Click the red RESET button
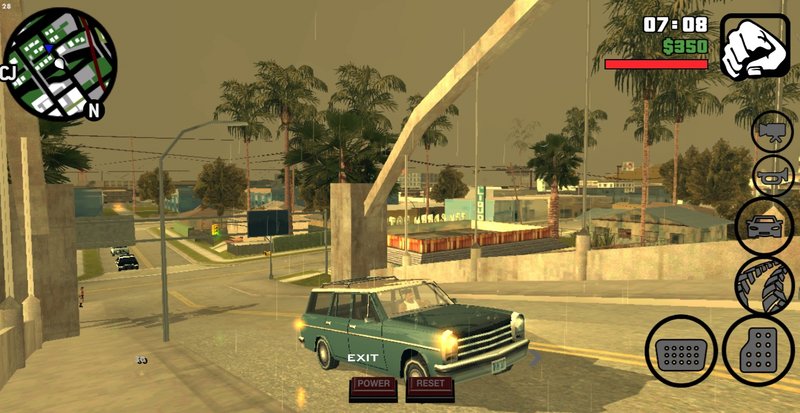 click(x=431, y=386)
